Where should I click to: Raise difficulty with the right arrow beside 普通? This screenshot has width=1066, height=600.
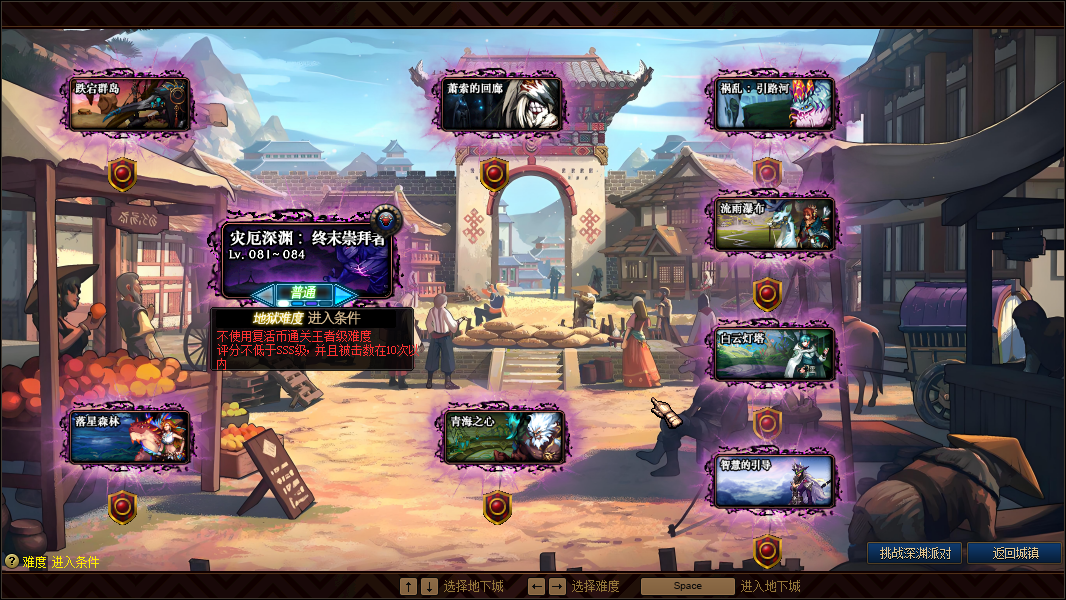pyautogui.click(x=343, y=294)
